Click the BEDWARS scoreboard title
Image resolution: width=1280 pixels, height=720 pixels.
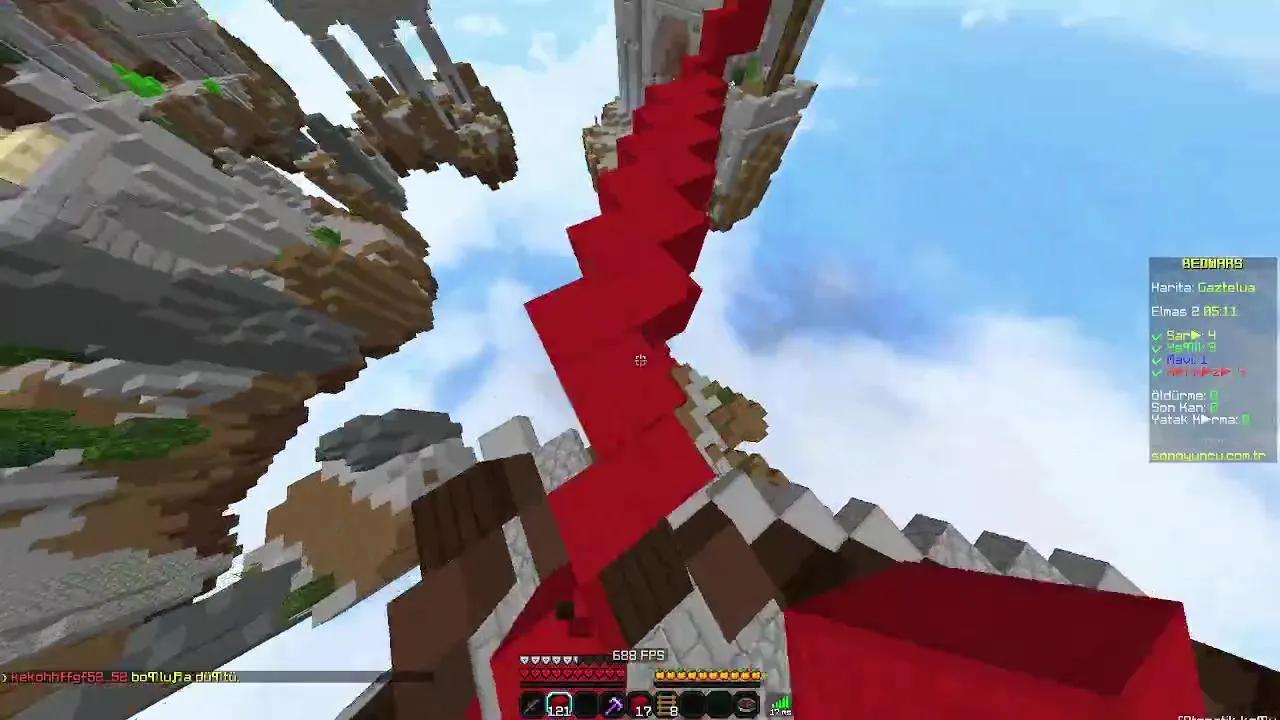coord(1213,263)
